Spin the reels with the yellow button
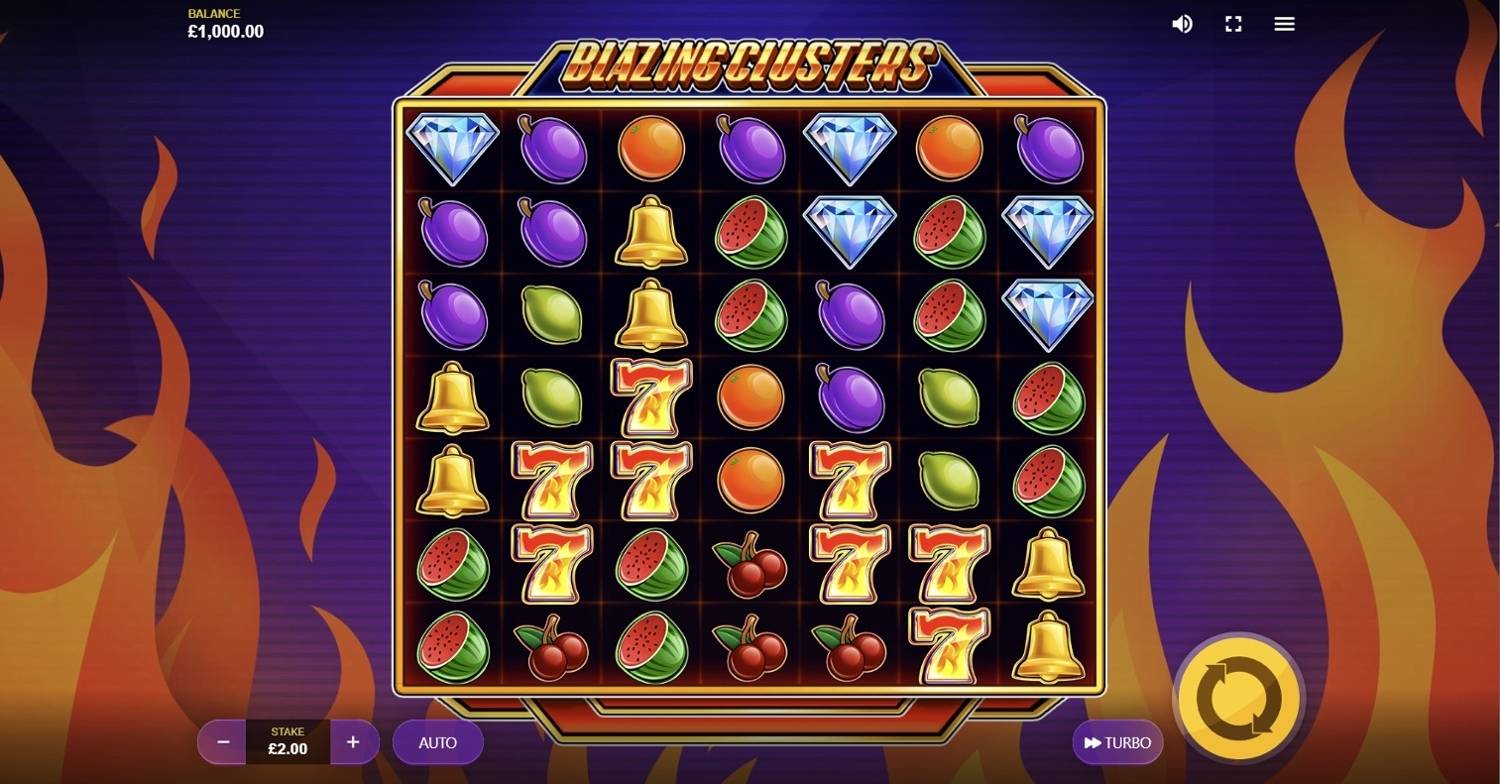This screenshot has height=784, width=1500. pos(1238,698)
